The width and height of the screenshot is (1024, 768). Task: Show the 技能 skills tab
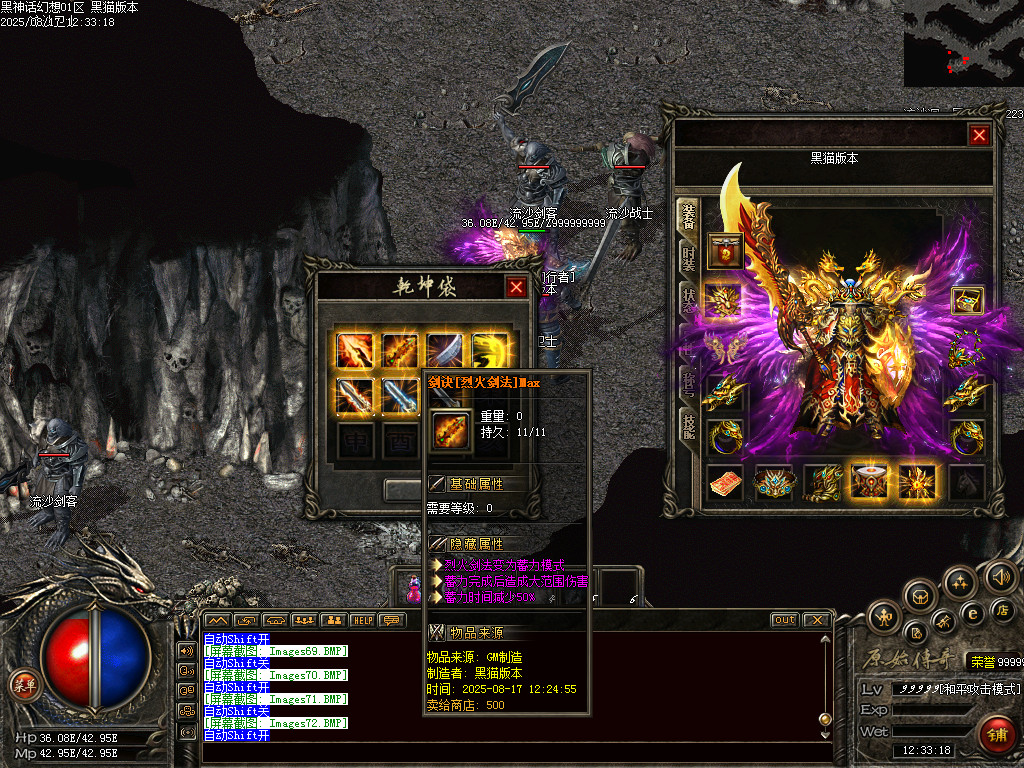click(x=689, y=426)
